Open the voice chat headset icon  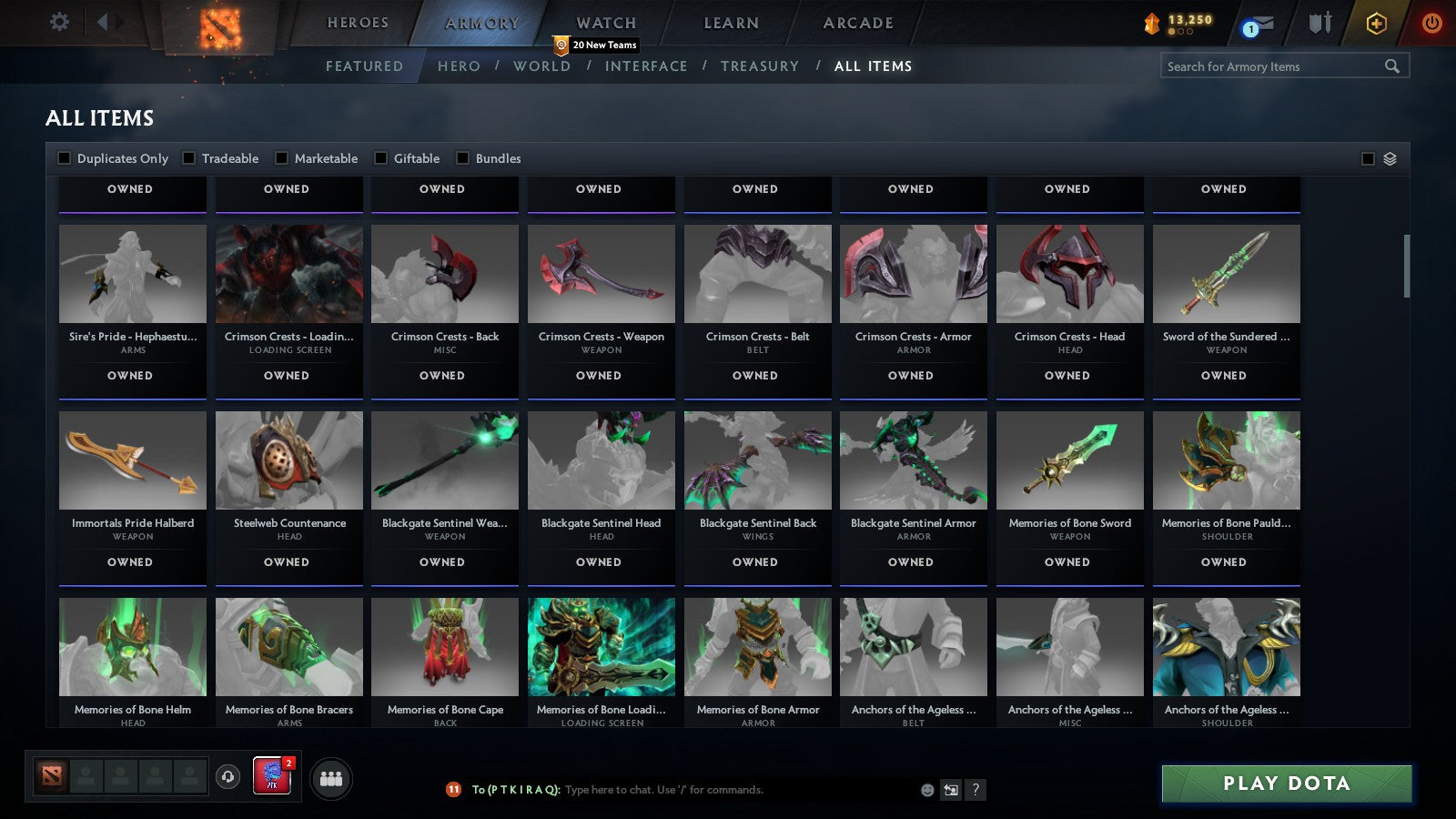click(x=227, y=778)
